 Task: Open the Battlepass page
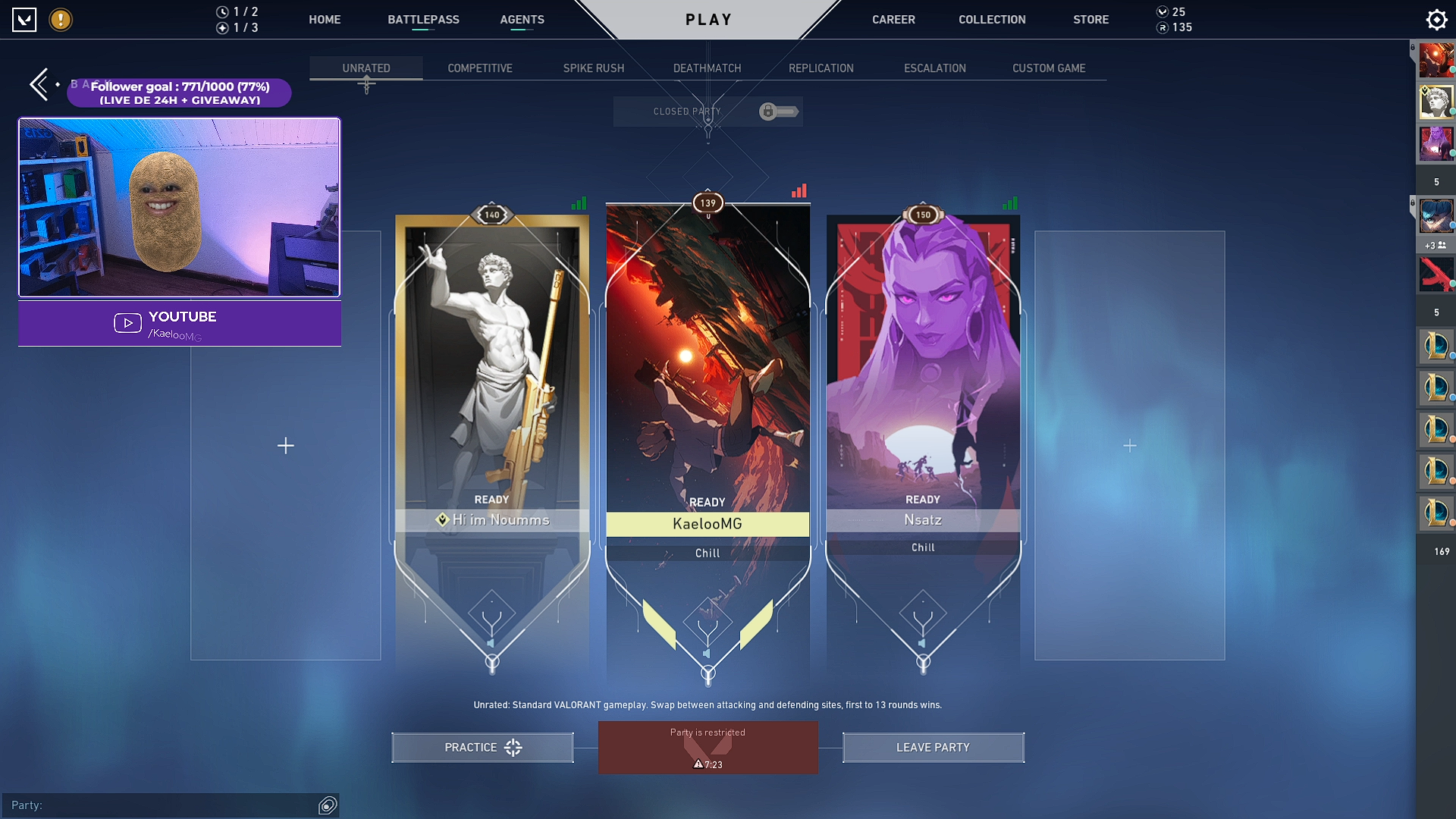click(x=423, y=20)
